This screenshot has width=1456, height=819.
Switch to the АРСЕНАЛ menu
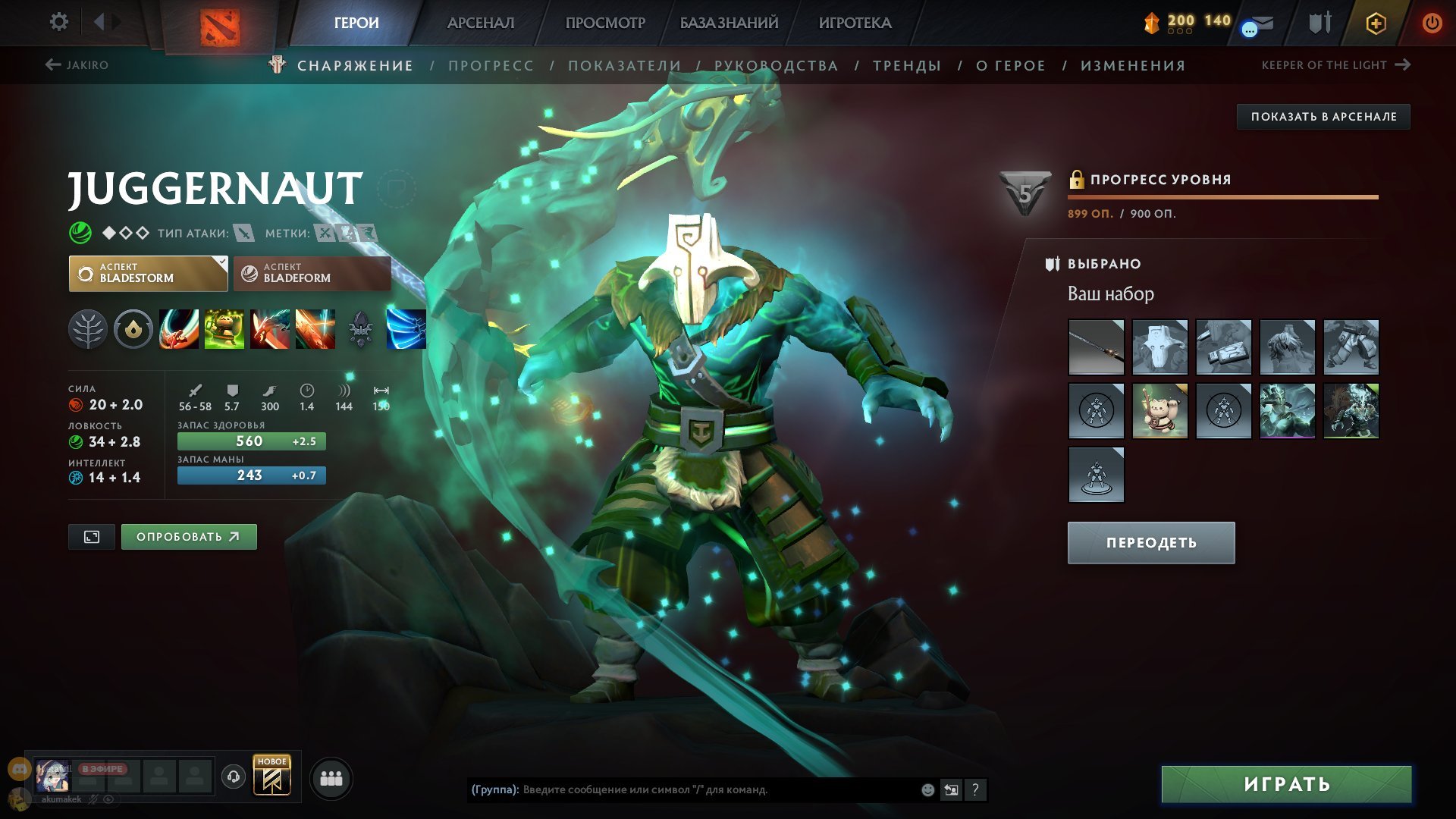click(x=481, y=23)
